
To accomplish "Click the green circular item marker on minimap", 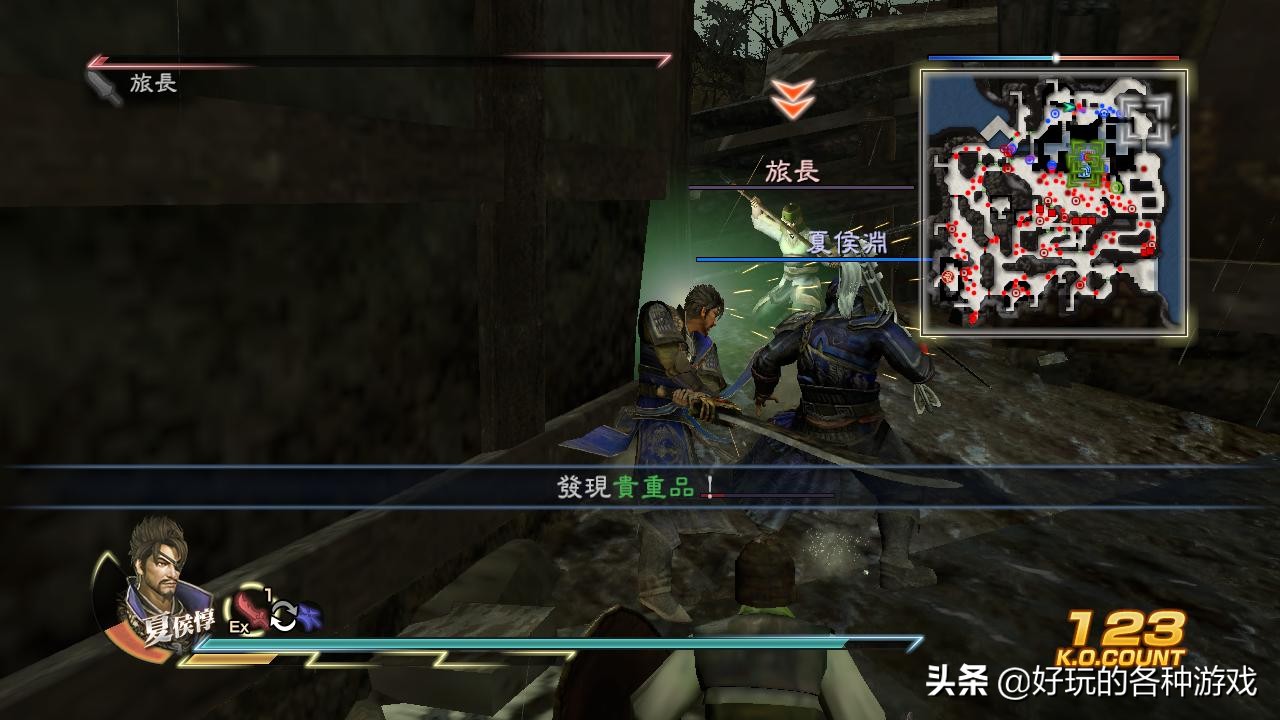I will pos(1116,185).
